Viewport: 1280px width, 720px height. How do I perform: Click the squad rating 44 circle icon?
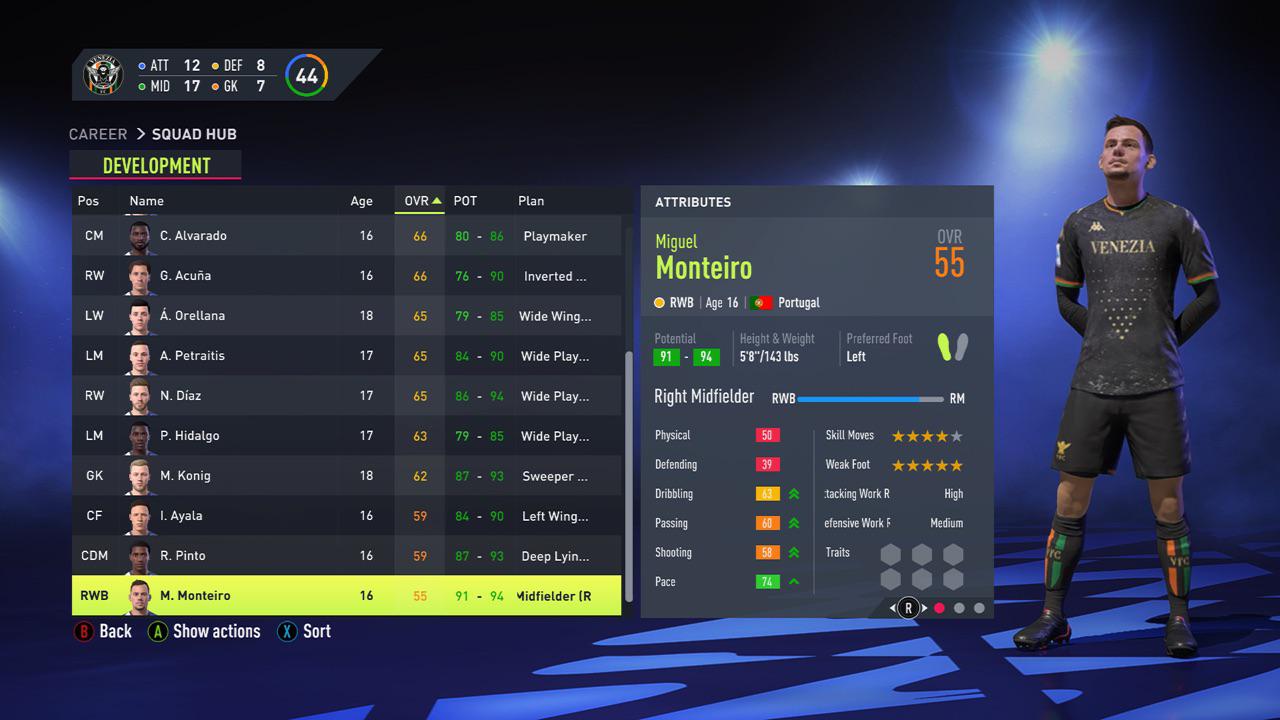pyautogui.click(x=306, y=74)
